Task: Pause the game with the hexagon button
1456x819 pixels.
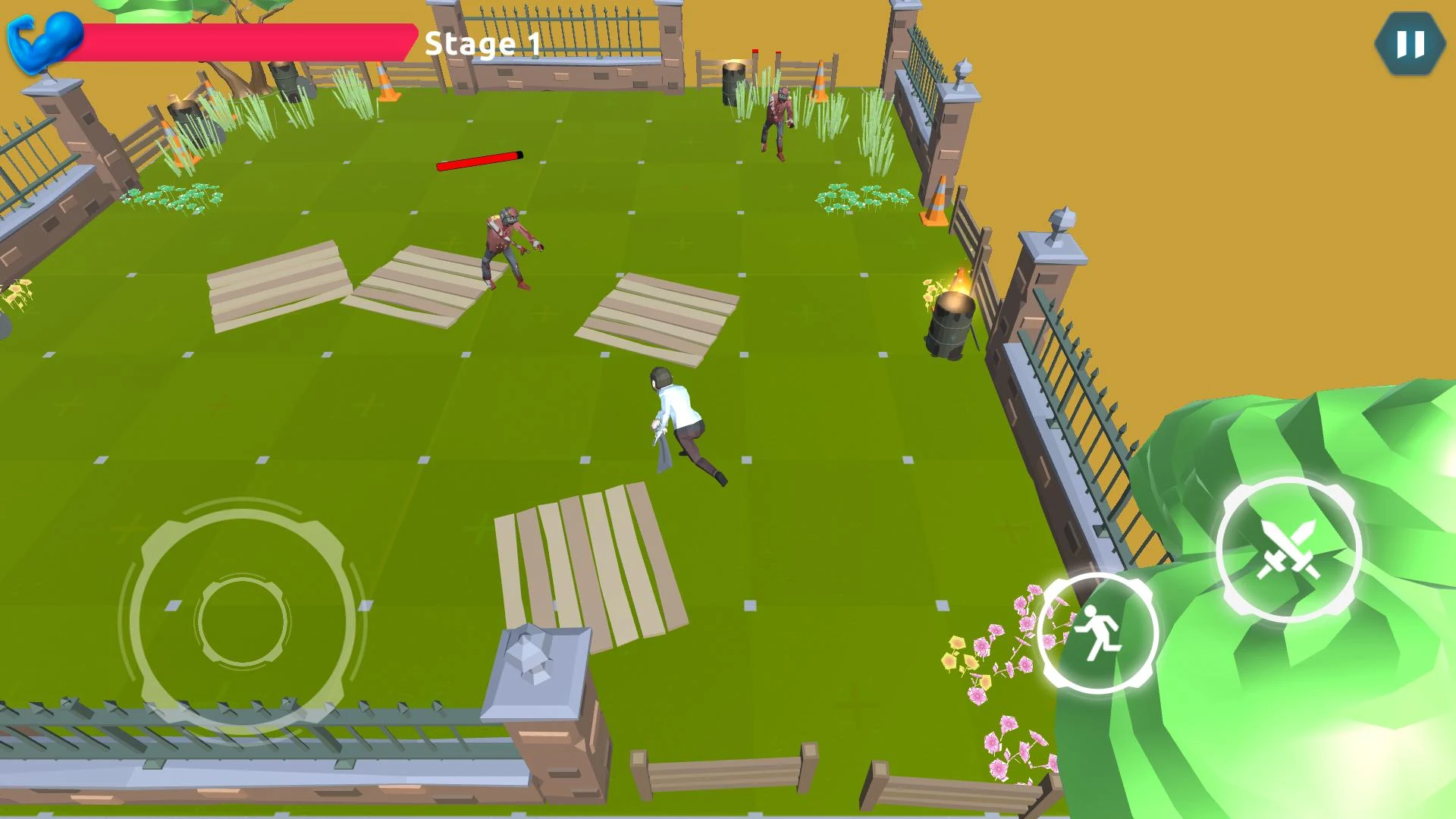Action: pyautogui.click(x=1410, y=43)
